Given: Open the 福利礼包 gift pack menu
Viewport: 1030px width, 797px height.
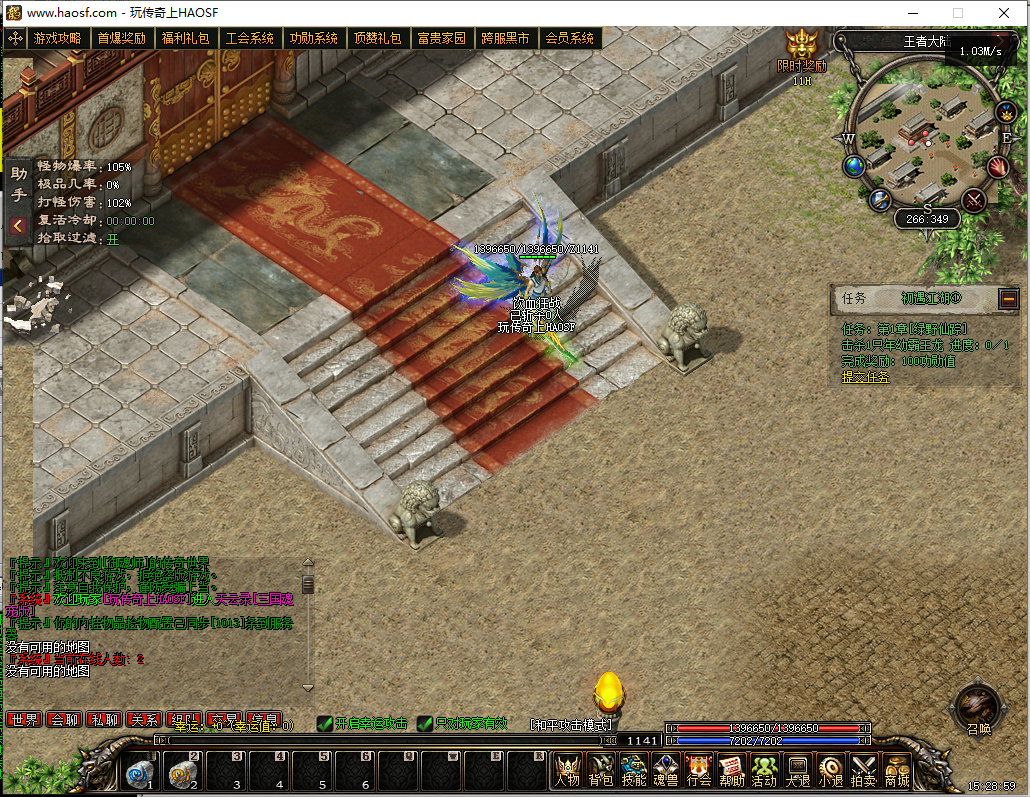Looking at the screenshot, I should click(x=185, y=39).
